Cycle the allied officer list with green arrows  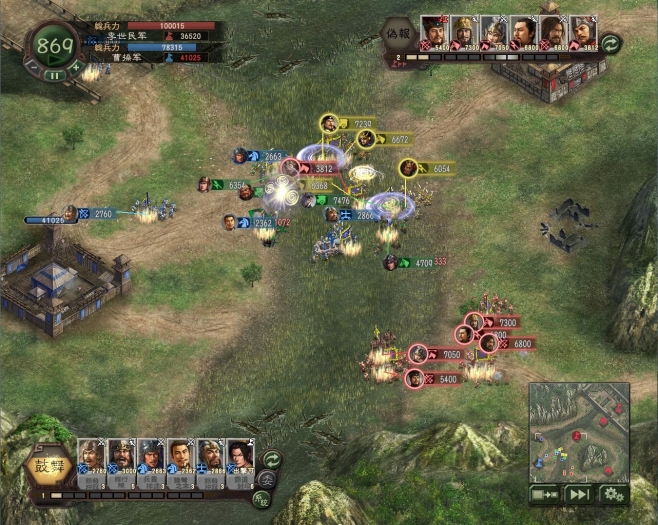coord(271,459)
